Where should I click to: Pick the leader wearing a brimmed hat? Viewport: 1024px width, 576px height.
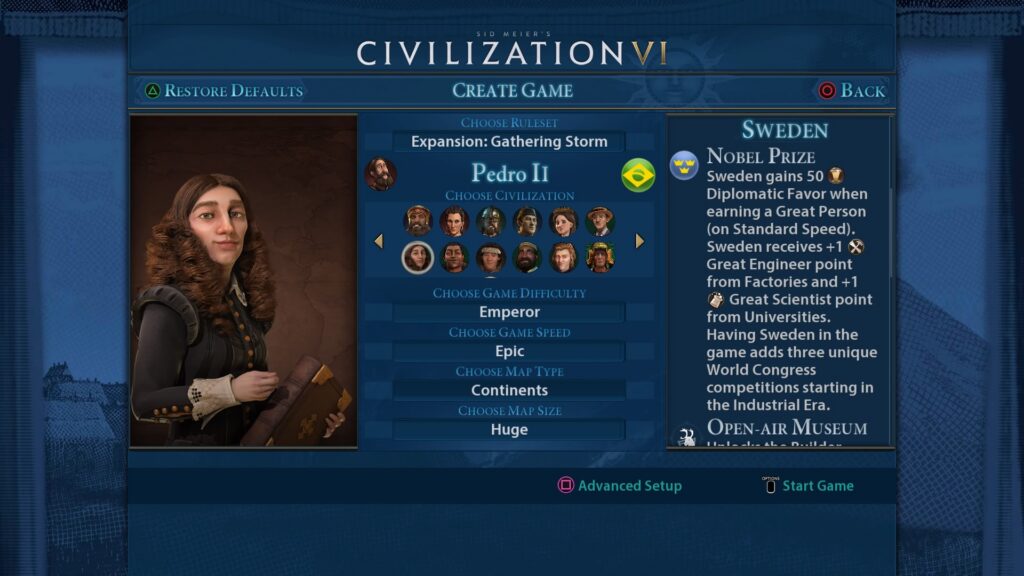pos(600,221)
